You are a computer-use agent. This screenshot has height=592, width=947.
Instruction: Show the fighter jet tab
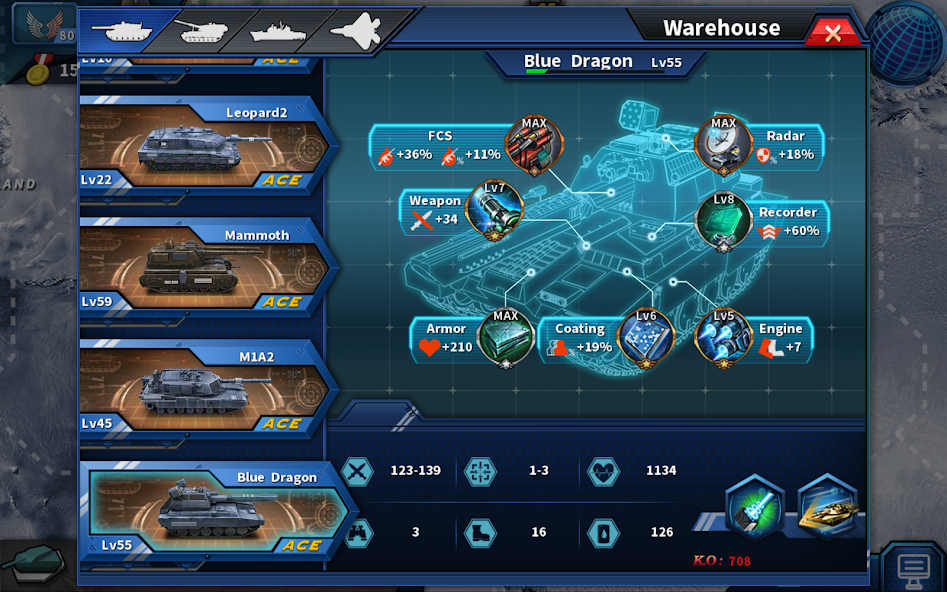(x=357, y=31)
